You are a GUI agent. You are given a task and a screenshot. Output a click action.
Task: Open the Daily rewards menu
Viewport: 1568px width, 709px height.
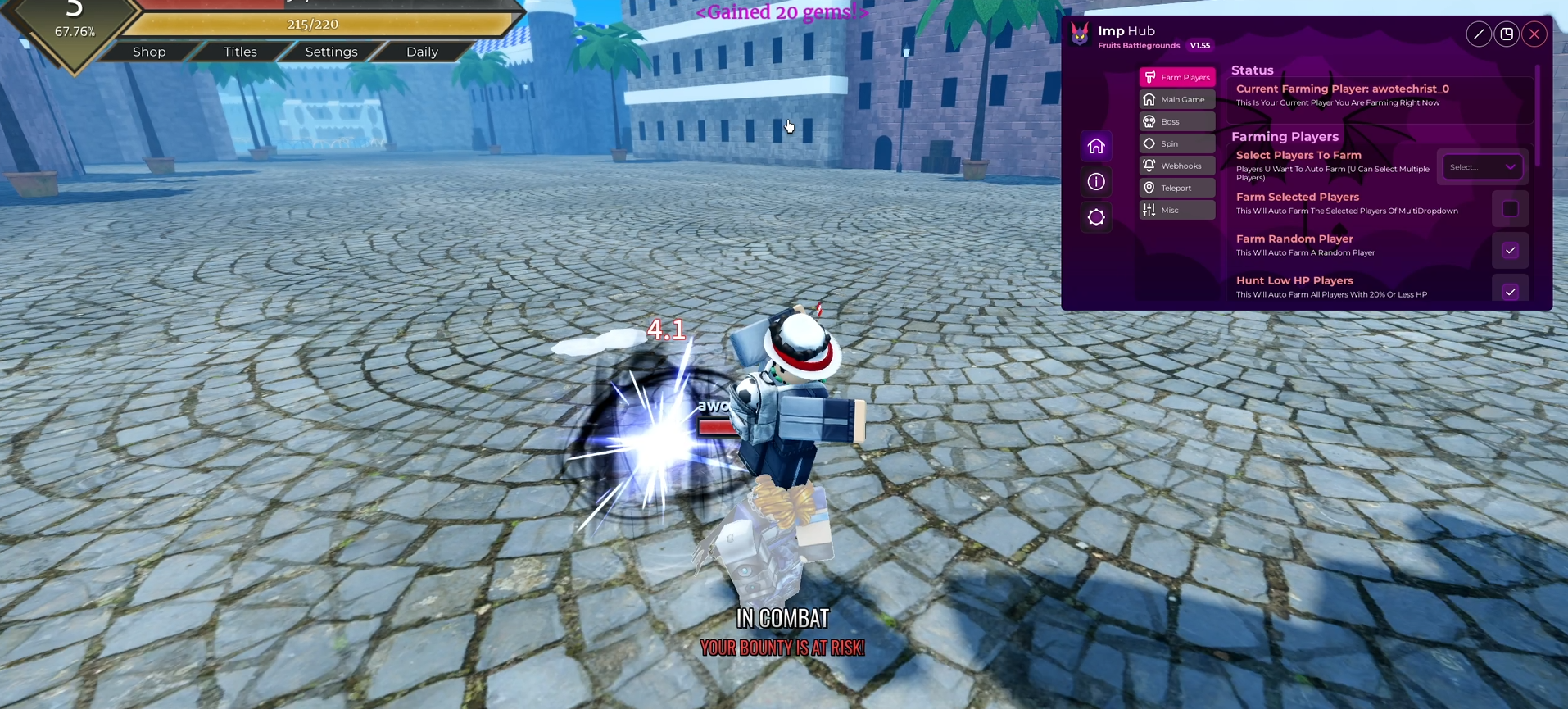click(x=422, y=52)
